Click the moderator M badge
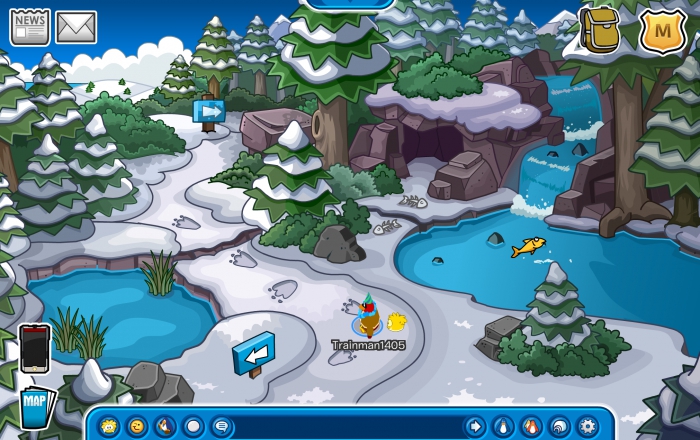 pos(661,33)
